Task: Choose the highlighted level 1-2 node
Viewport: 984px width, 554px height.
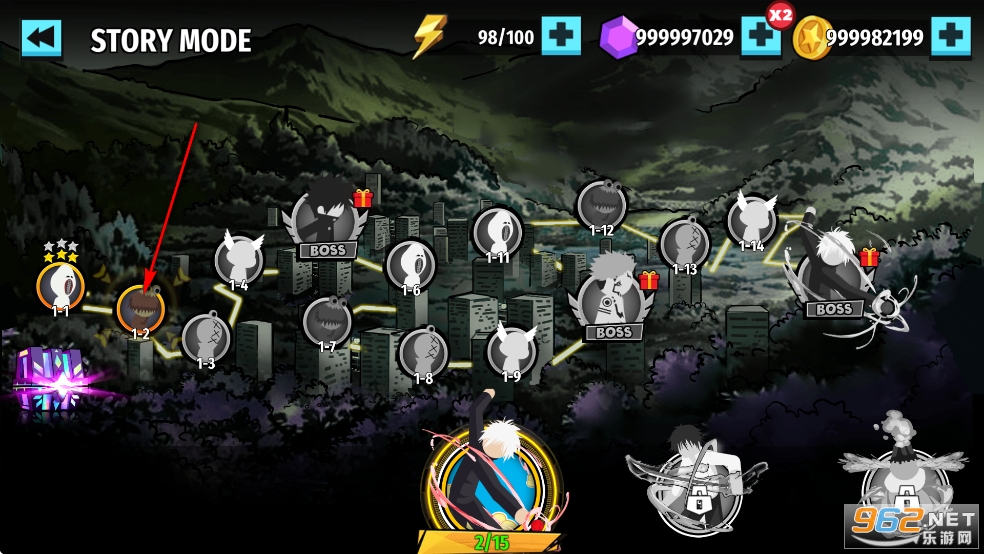Action: pos(141,308)
